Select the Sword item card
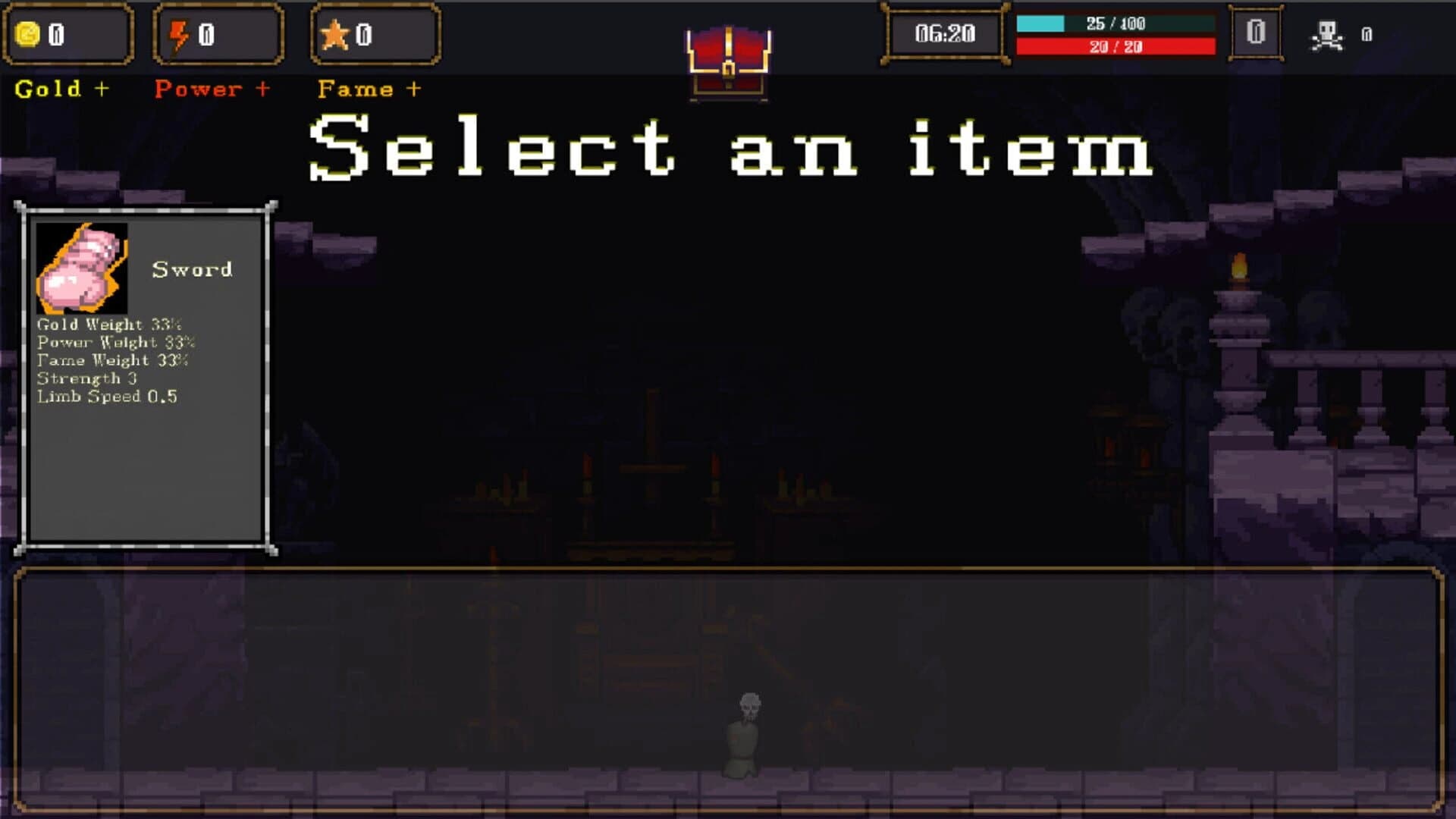1456x819 pixels. [146, 372]
